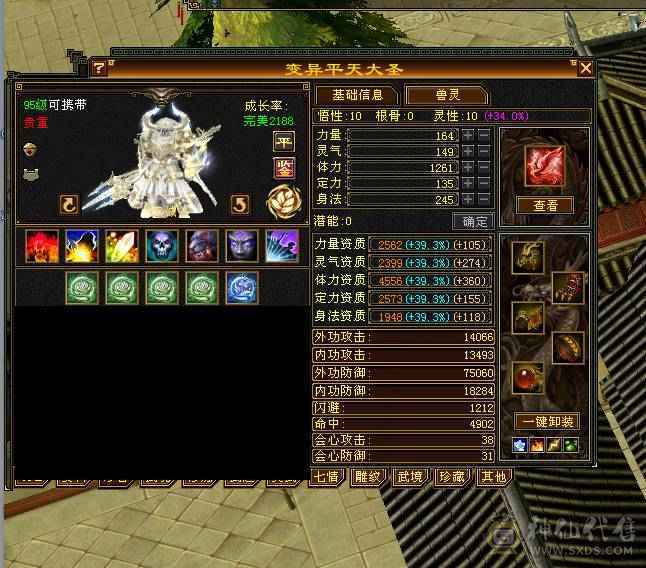Select the red orb equipment slot
Viewport: 646px width, 568px height.
(527, 378)
